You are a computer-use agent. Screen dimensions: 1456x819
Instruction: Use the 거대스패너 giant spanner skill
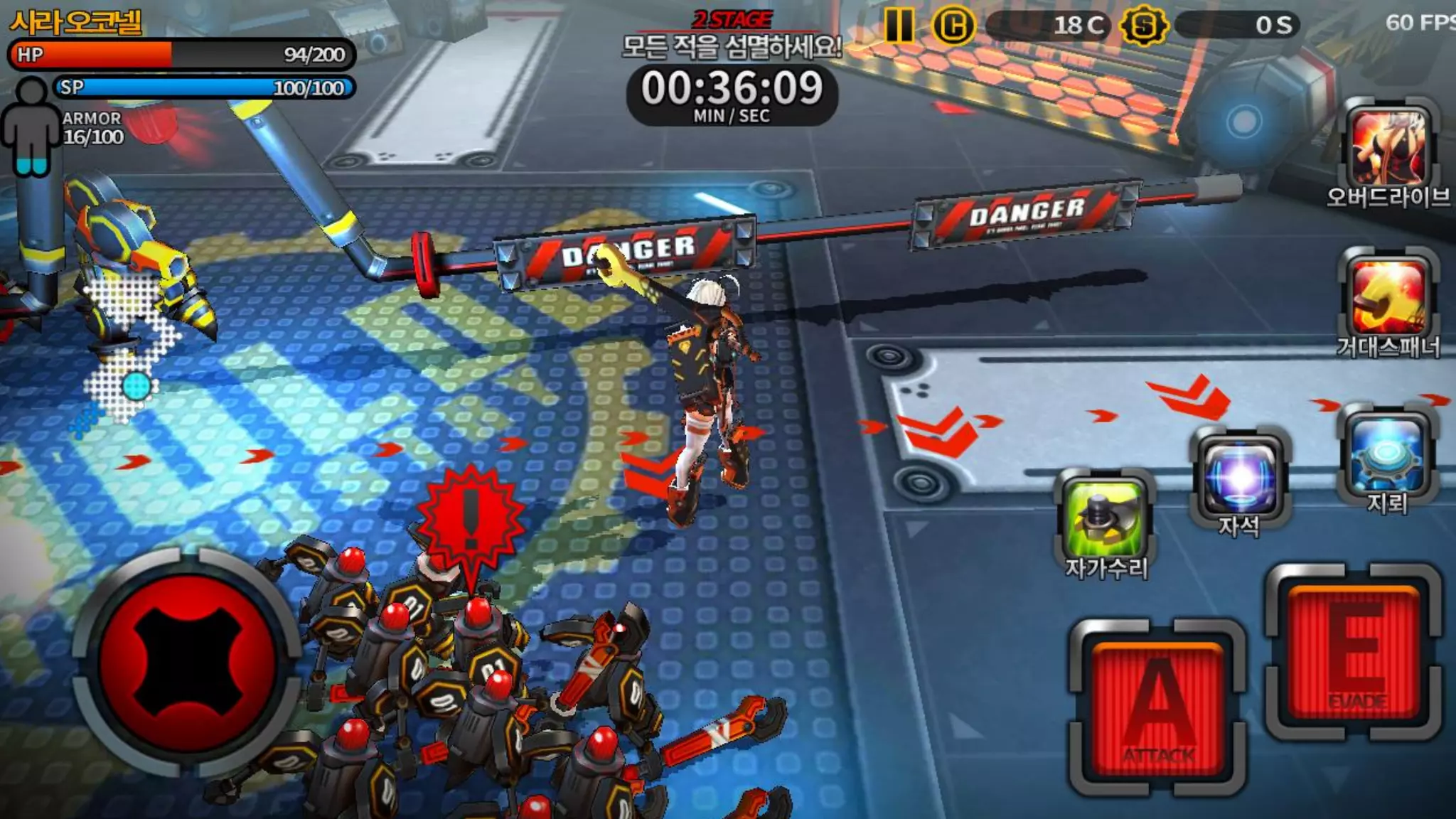point(1388,297)
